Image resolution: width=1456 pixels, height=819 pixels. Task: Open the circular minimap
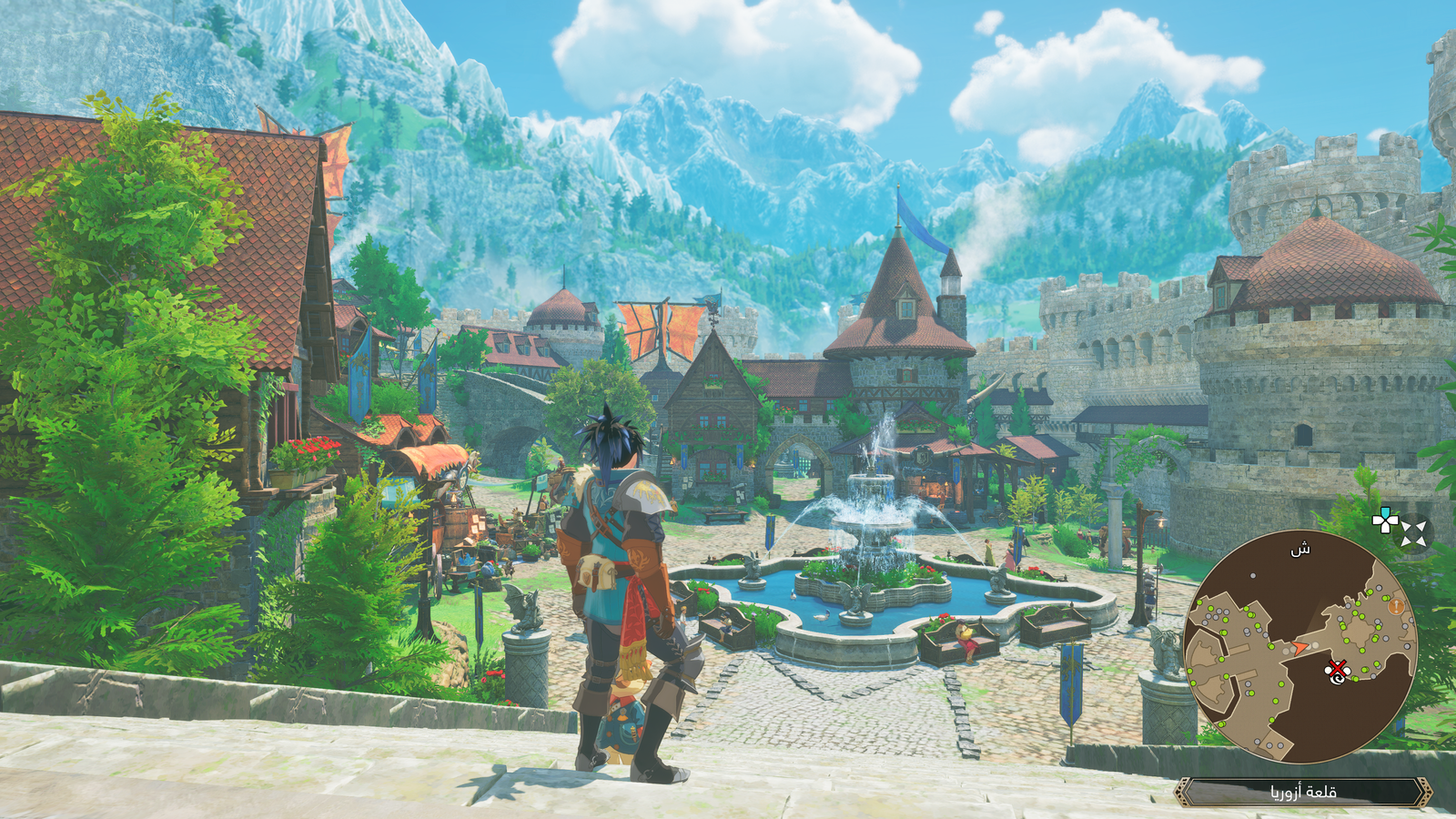pyautogui.click(x=1299, y=647)
